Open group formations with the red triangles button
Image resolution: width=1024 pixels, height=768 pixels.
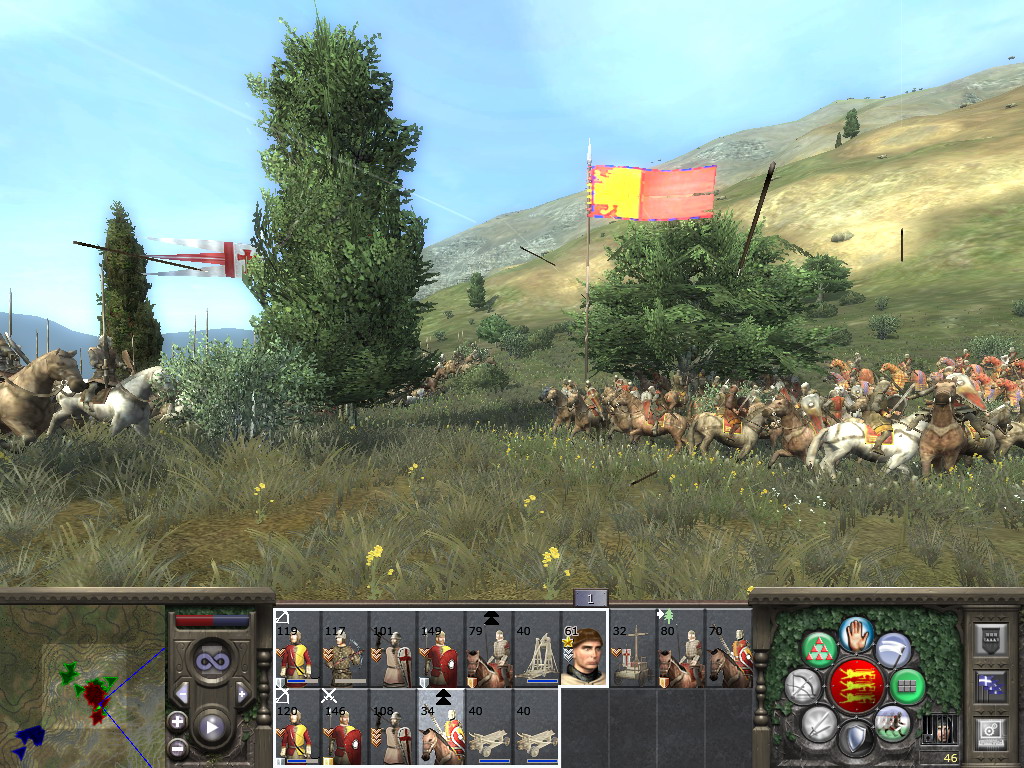point(819,650)
